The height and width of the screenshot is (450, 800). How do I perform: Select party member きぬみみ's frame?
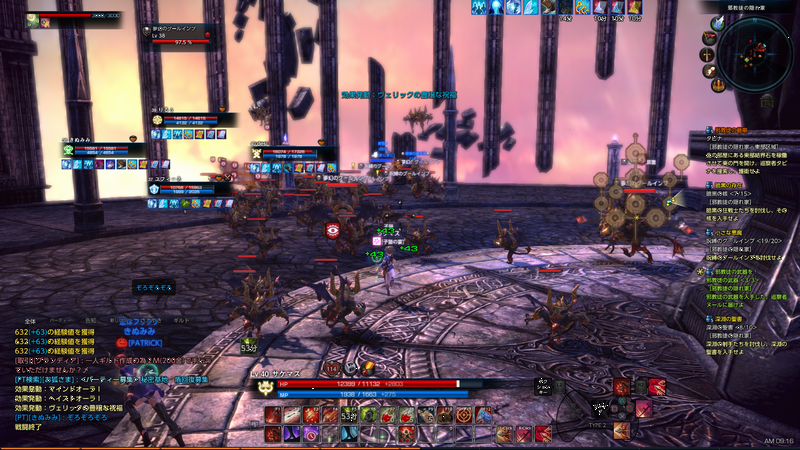tap(95, 148)
